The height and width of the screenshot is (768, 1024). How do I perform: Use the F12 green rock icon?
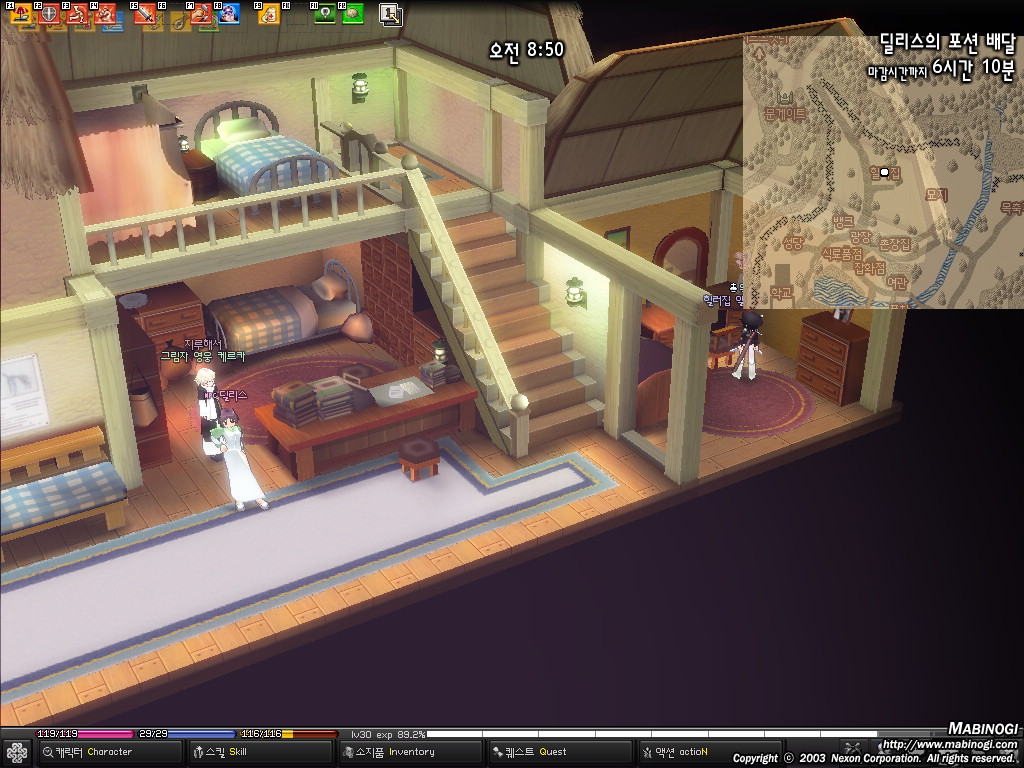coord(352,14)
